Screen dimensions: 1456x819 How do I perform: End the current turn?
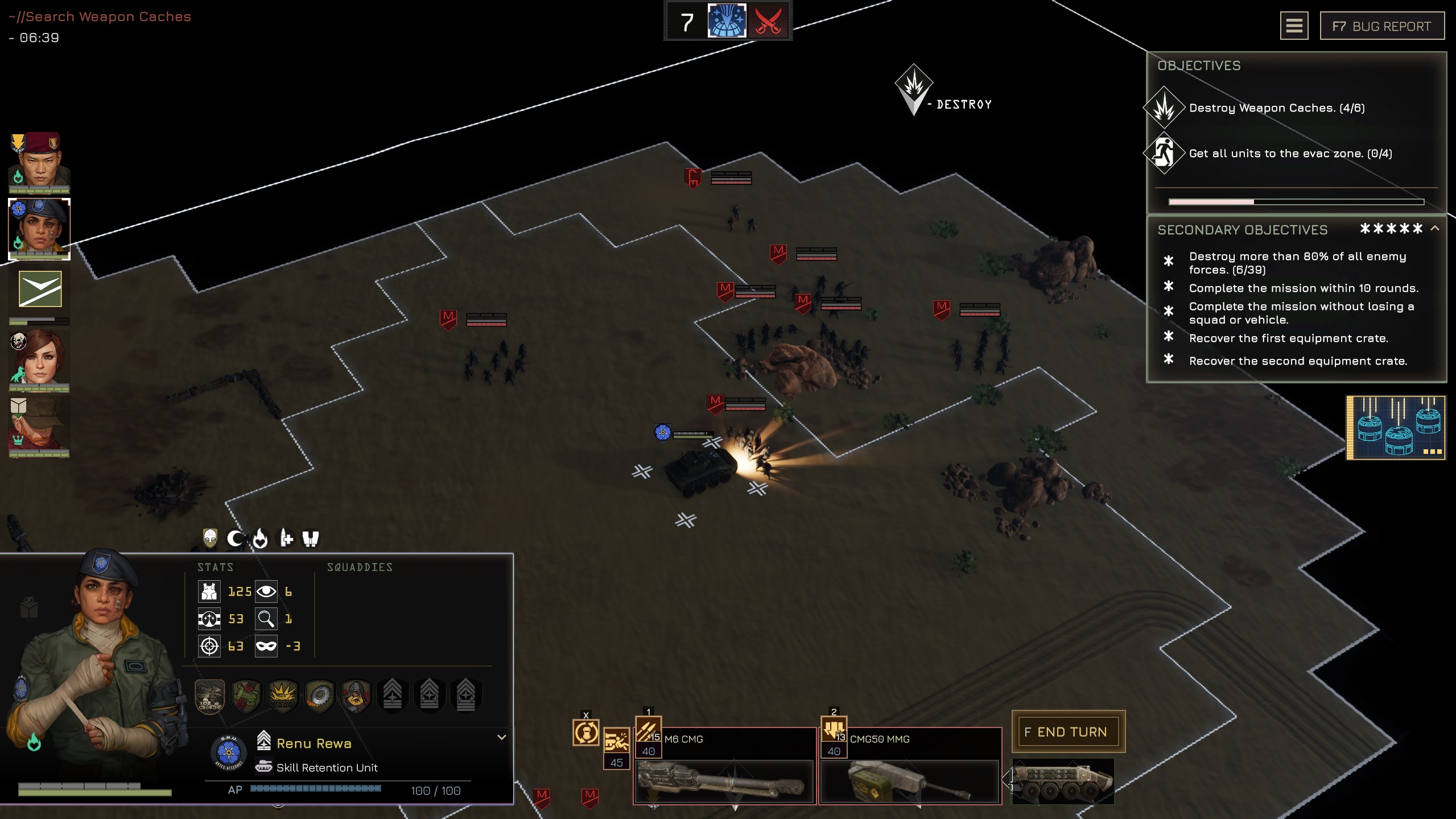[1068, 731]
